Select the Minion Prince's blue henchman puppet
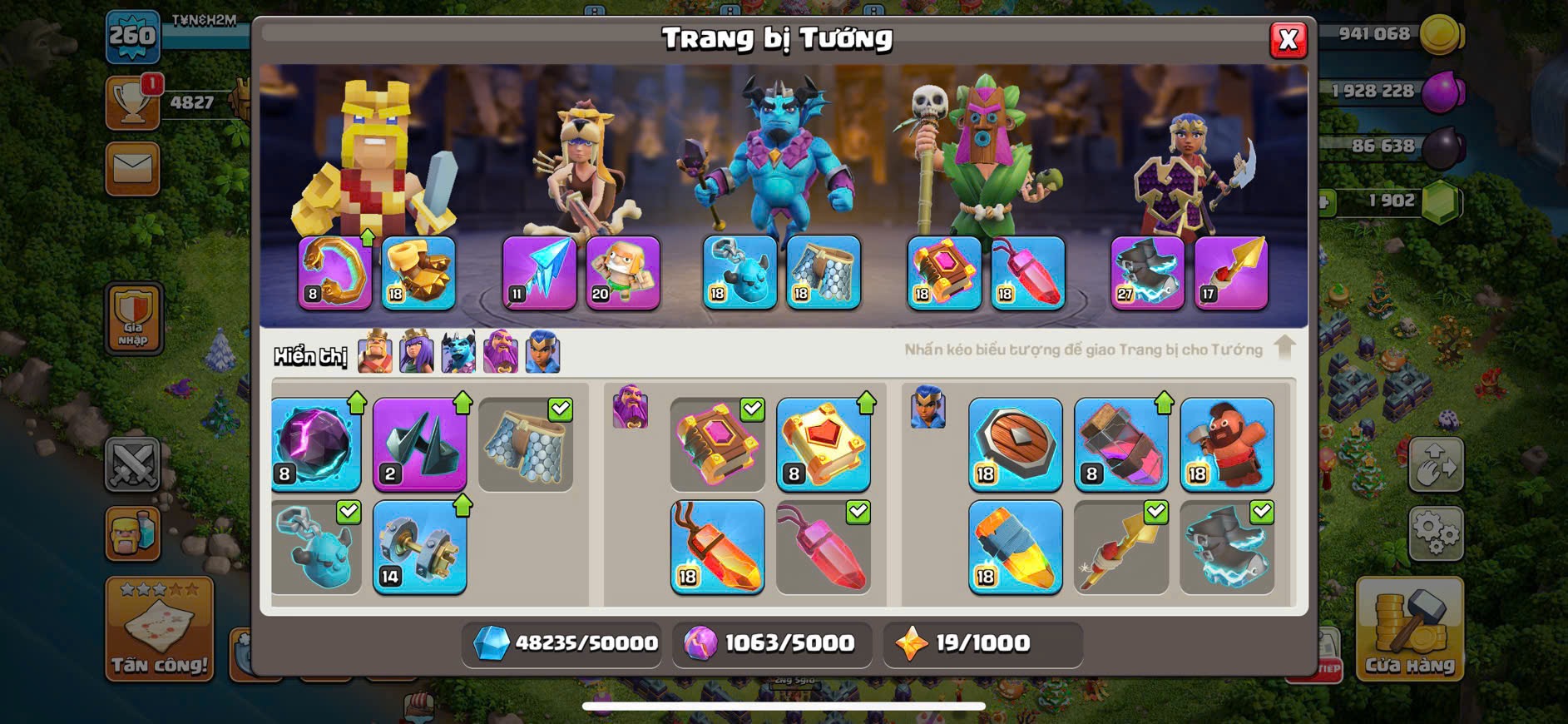This screenshot has height=724, width=1568. tap(739, 273)
